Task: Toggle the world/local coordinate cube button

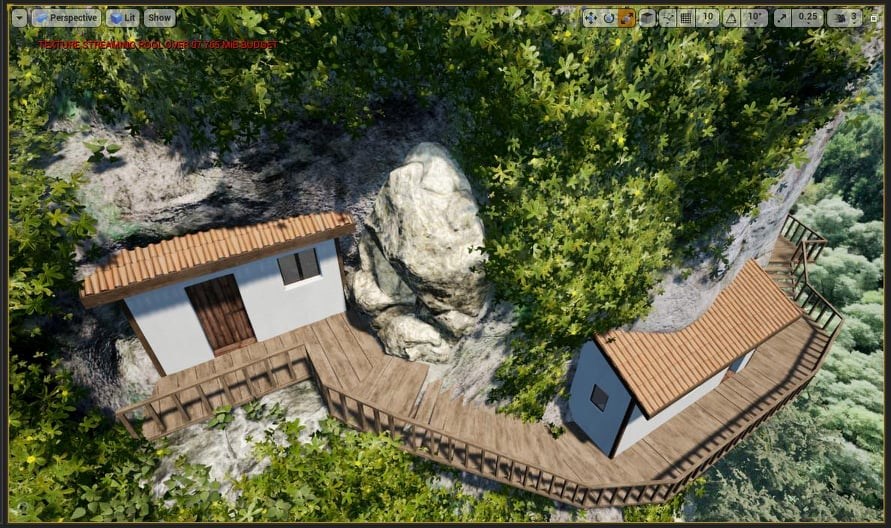Action: pos(647,17)
